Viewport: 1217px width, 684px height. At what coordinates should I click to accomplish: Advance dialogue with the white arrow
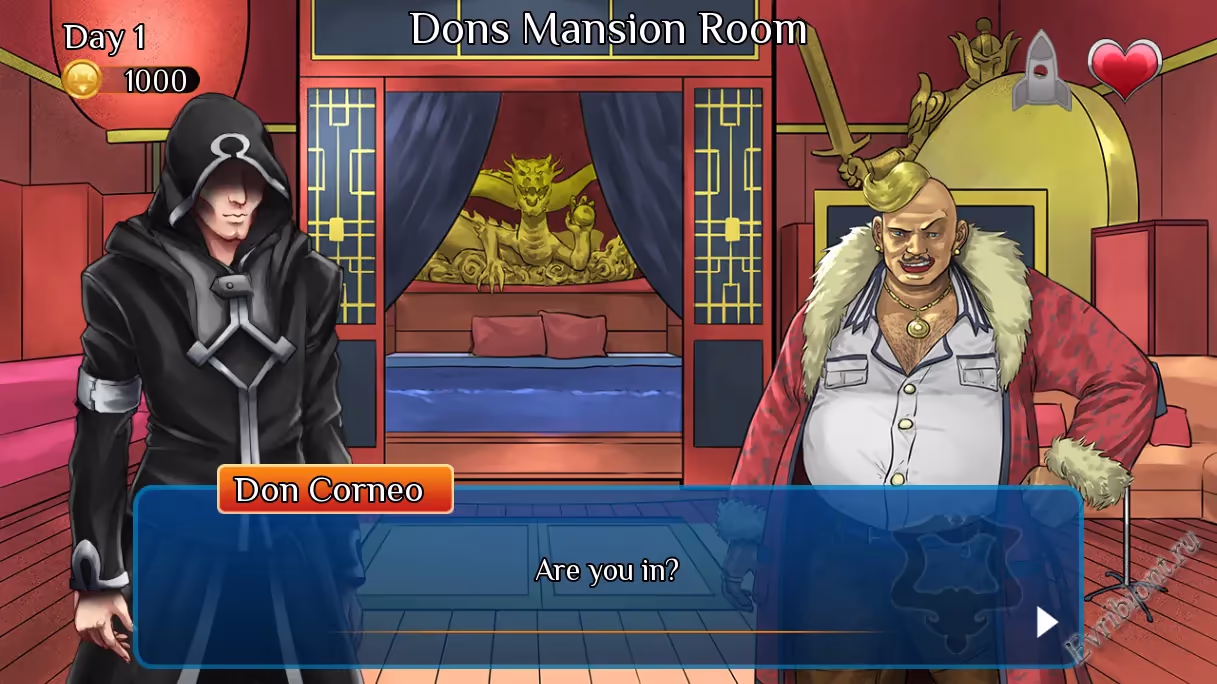[1046, 622]
